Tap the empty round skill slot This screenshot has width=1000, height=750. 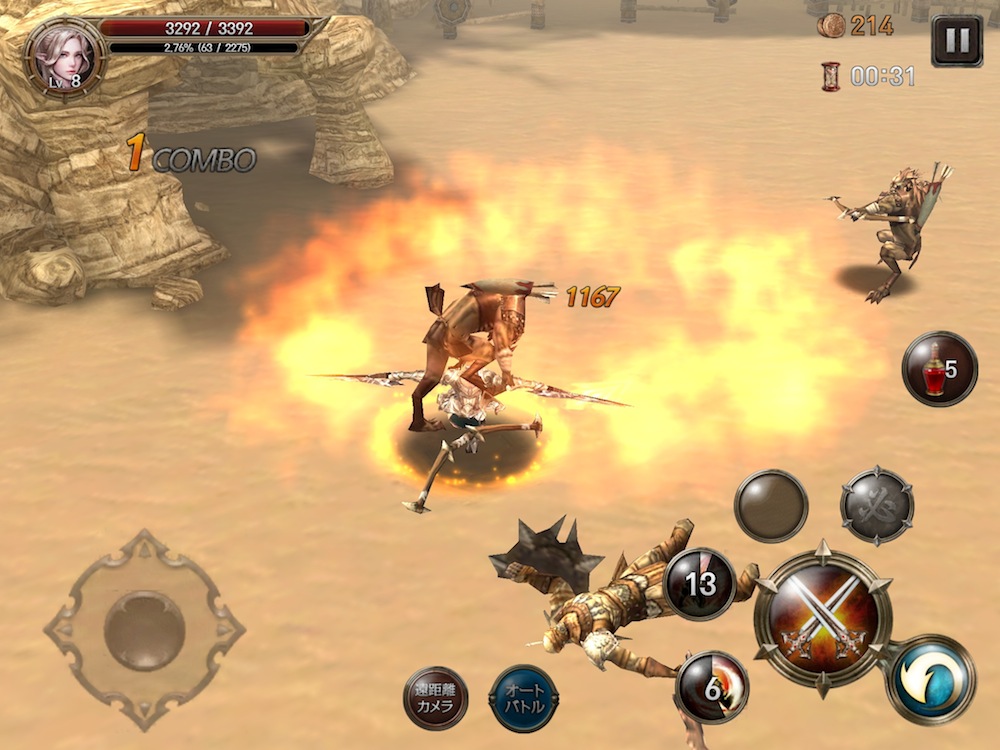pyautogui.click(x=771, y=506)
